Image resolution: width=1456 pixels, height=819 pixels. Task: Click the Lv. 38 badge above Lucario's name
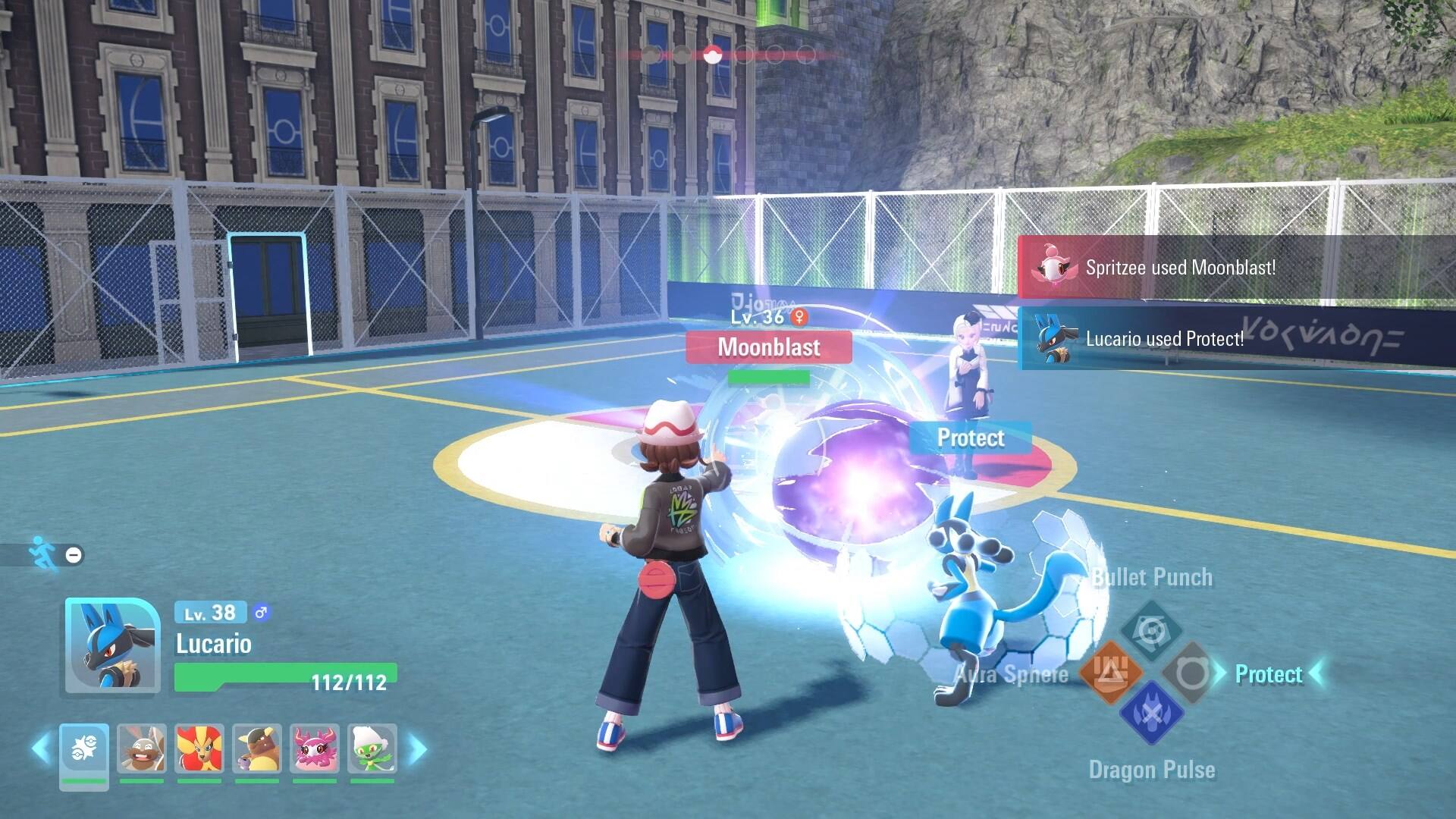(210, 613)
